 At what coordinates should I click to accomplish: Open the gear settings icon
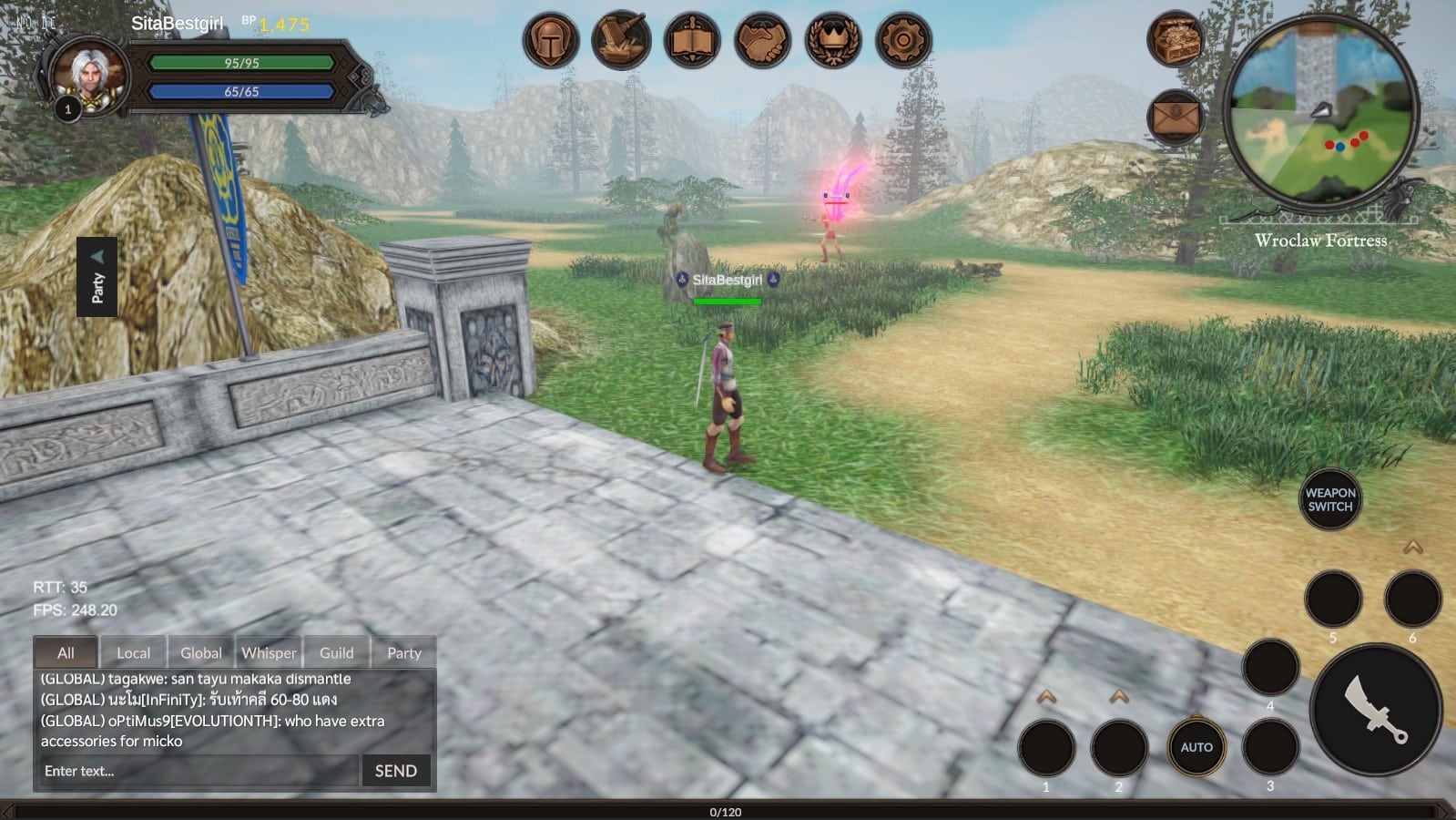[x=903, y=40]
